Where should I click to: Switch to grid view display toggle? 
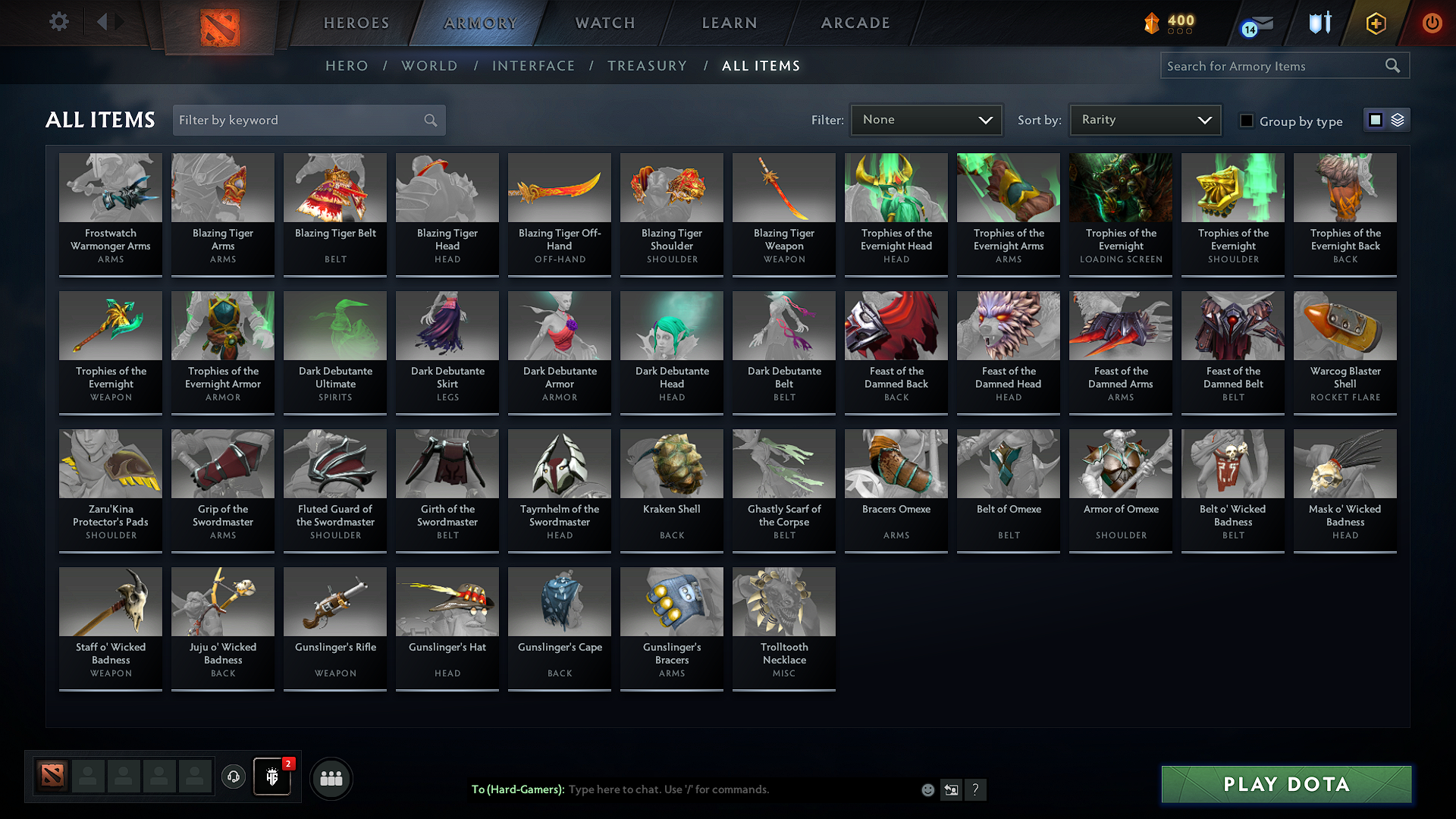1376,119
